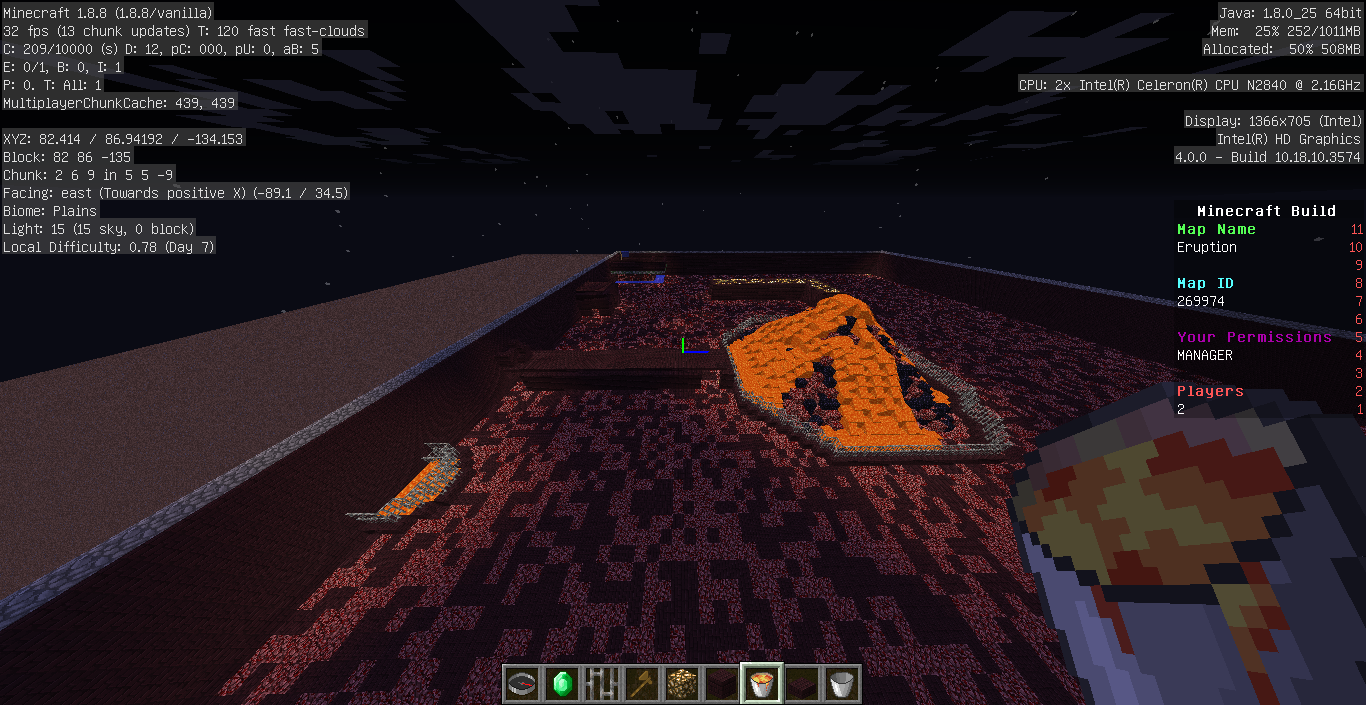Select the glowstone block slot

point(682,684)
